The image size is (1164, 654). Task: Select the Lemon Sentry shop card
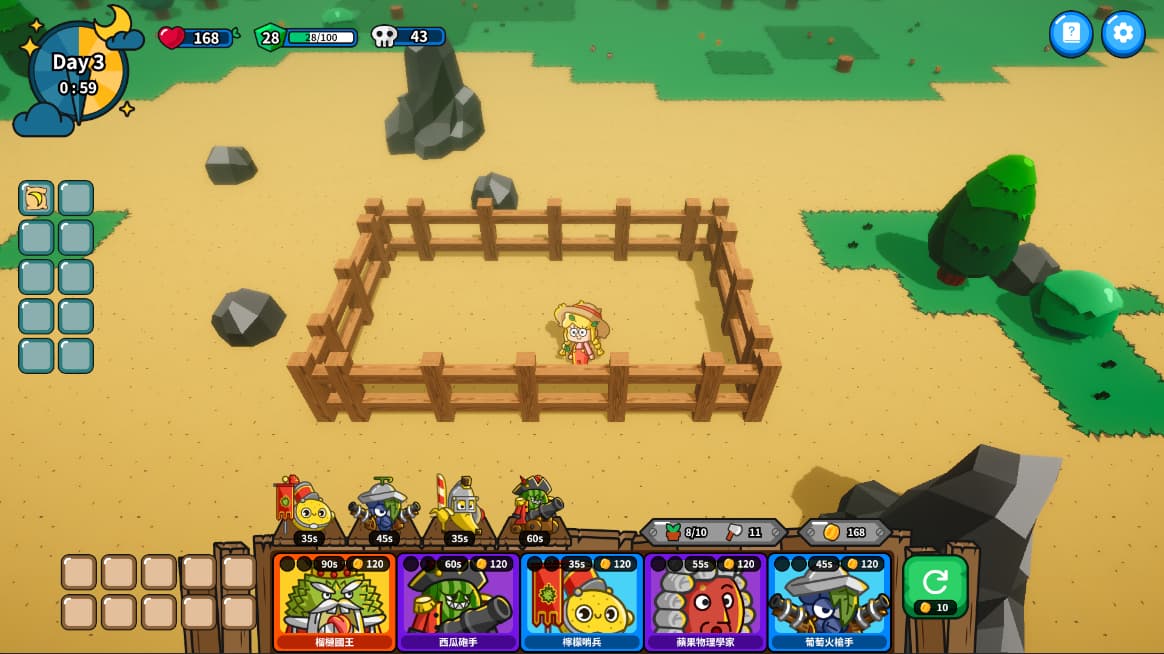click(x=582, y=602)
